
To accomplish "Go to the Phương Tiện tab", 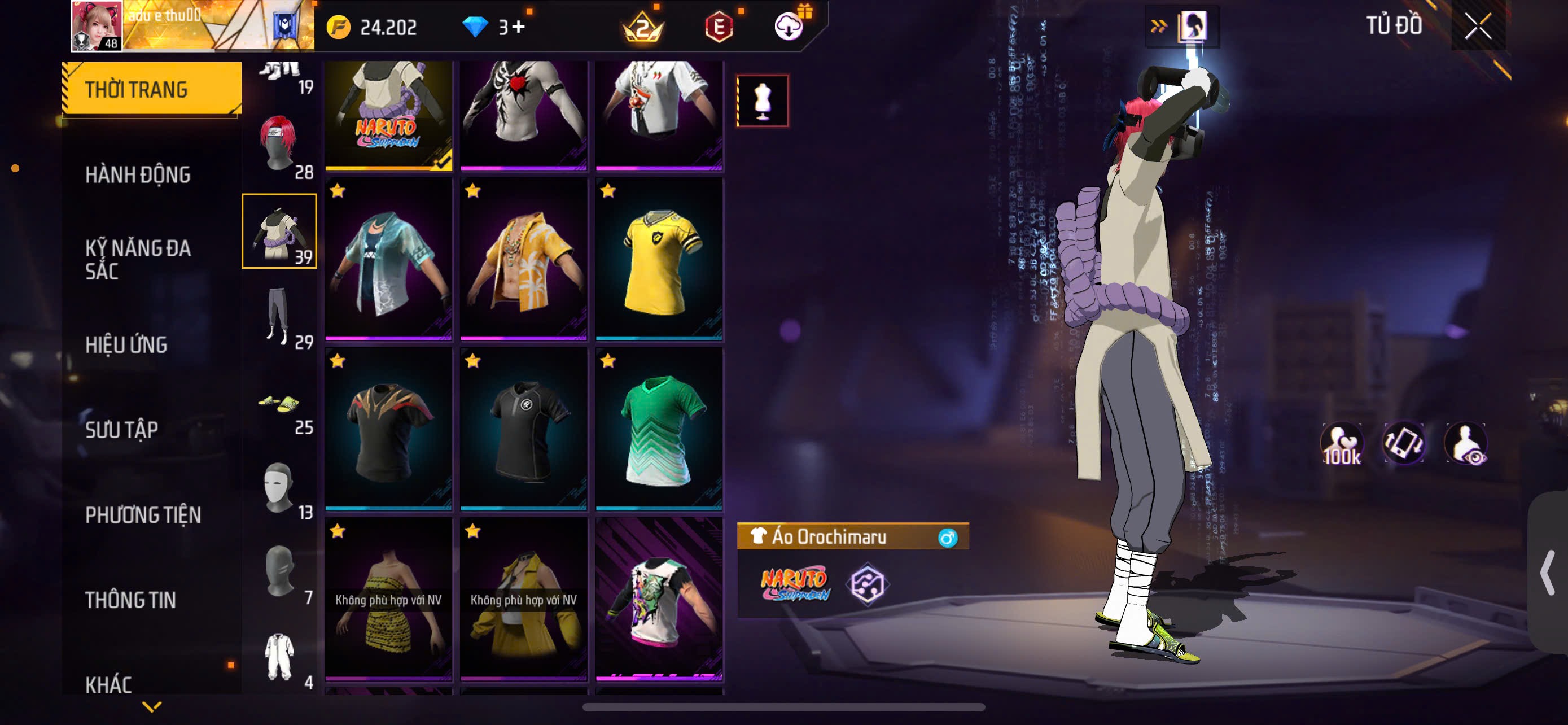I will click(143, 515).
